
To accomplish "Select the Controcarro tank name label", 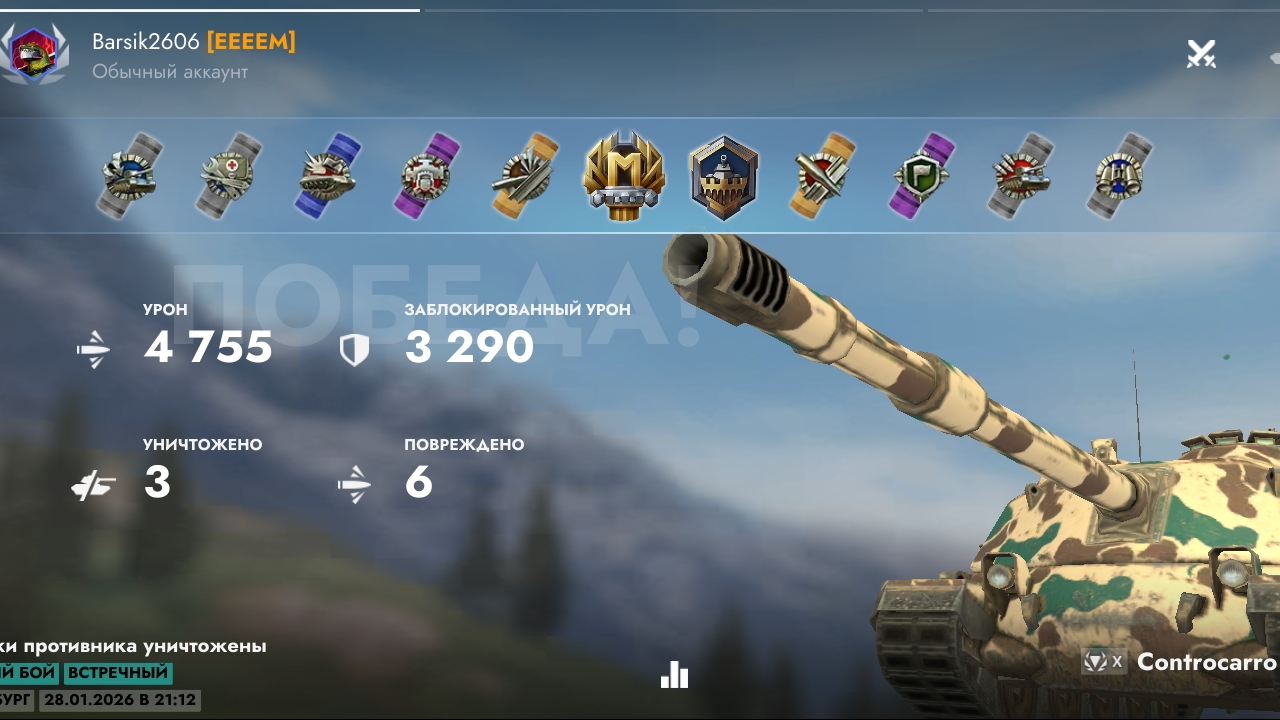I will tap(1205, 662).
